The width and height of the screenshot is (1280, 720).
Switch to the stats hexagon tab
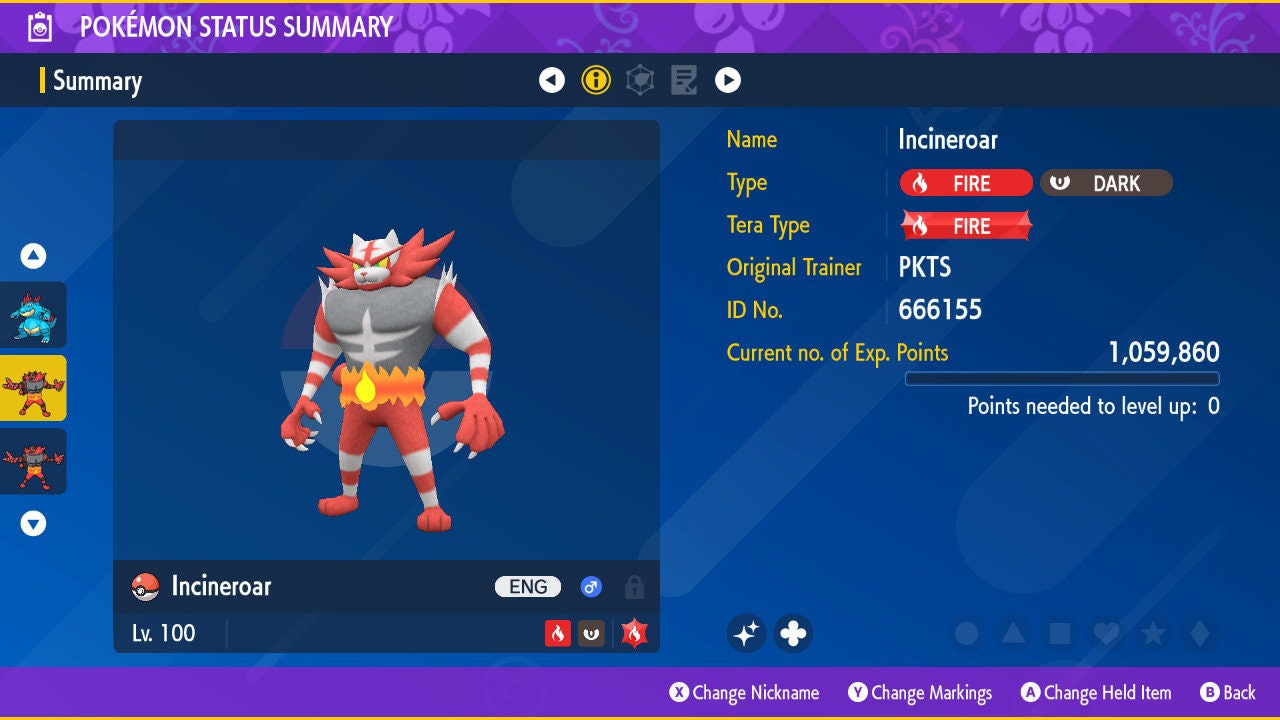640,80
